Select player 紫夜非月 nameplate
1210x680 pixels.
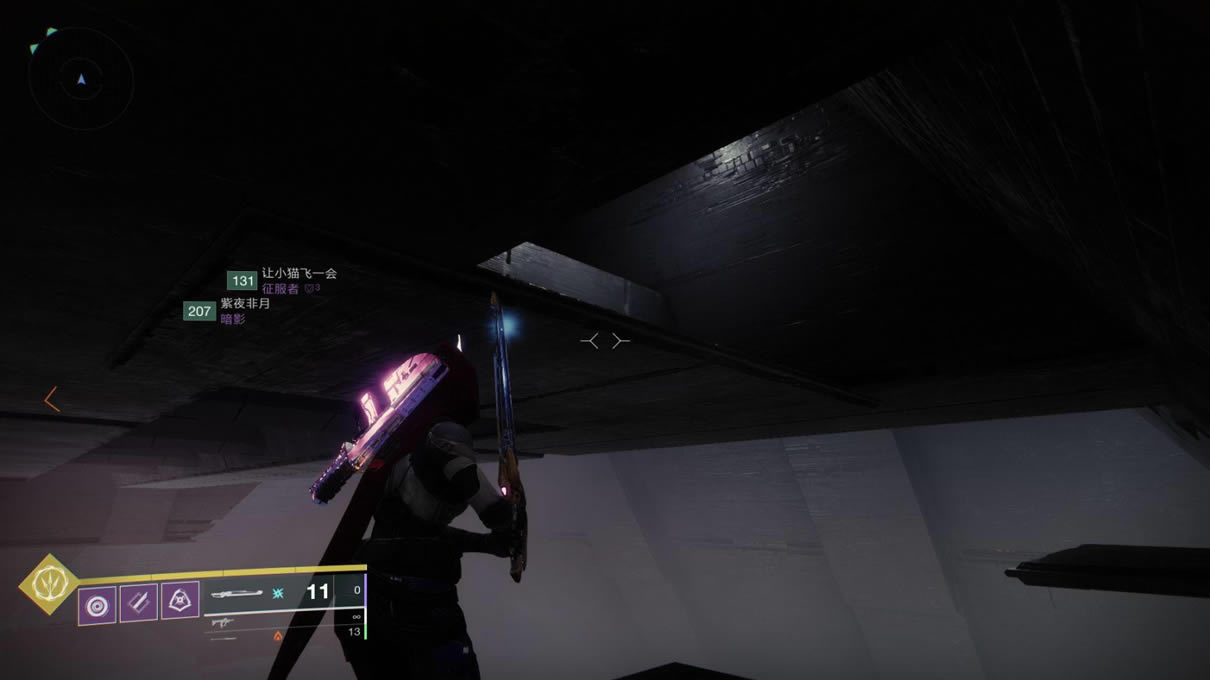(x=245, y=304)
